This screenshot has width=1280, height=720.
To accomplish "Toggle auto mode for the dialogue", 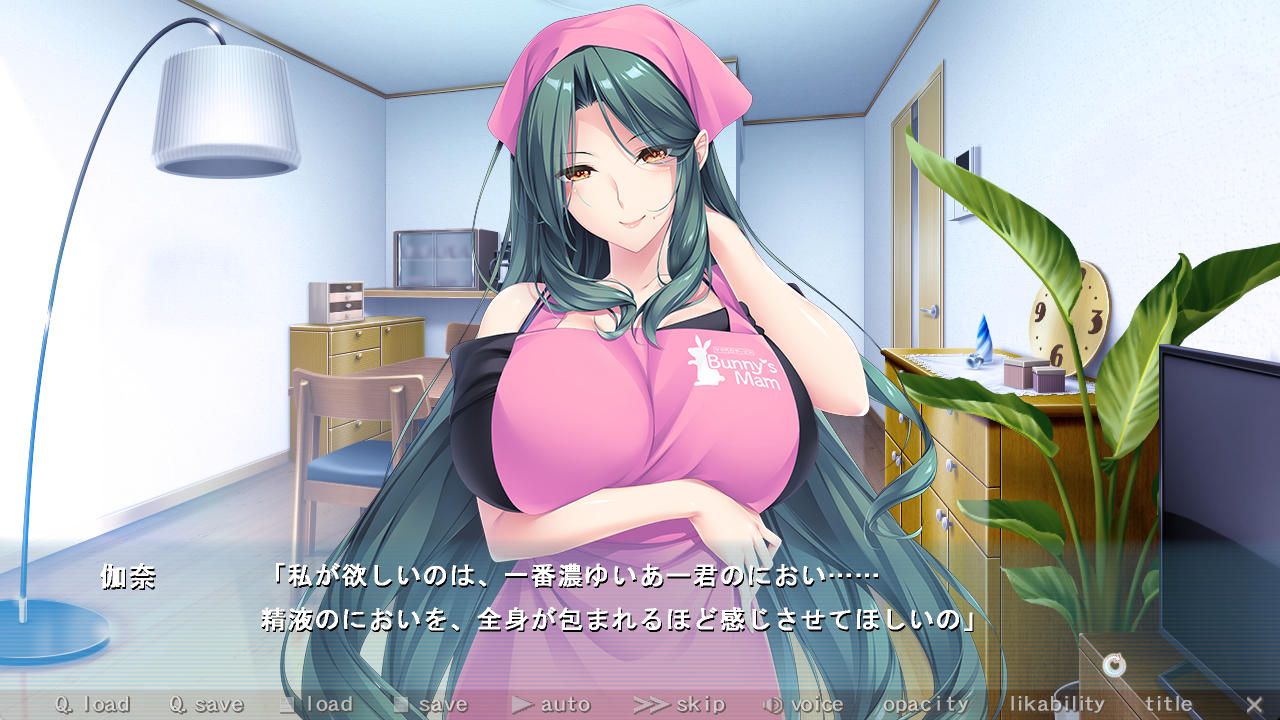I will (x=551, y=704).
